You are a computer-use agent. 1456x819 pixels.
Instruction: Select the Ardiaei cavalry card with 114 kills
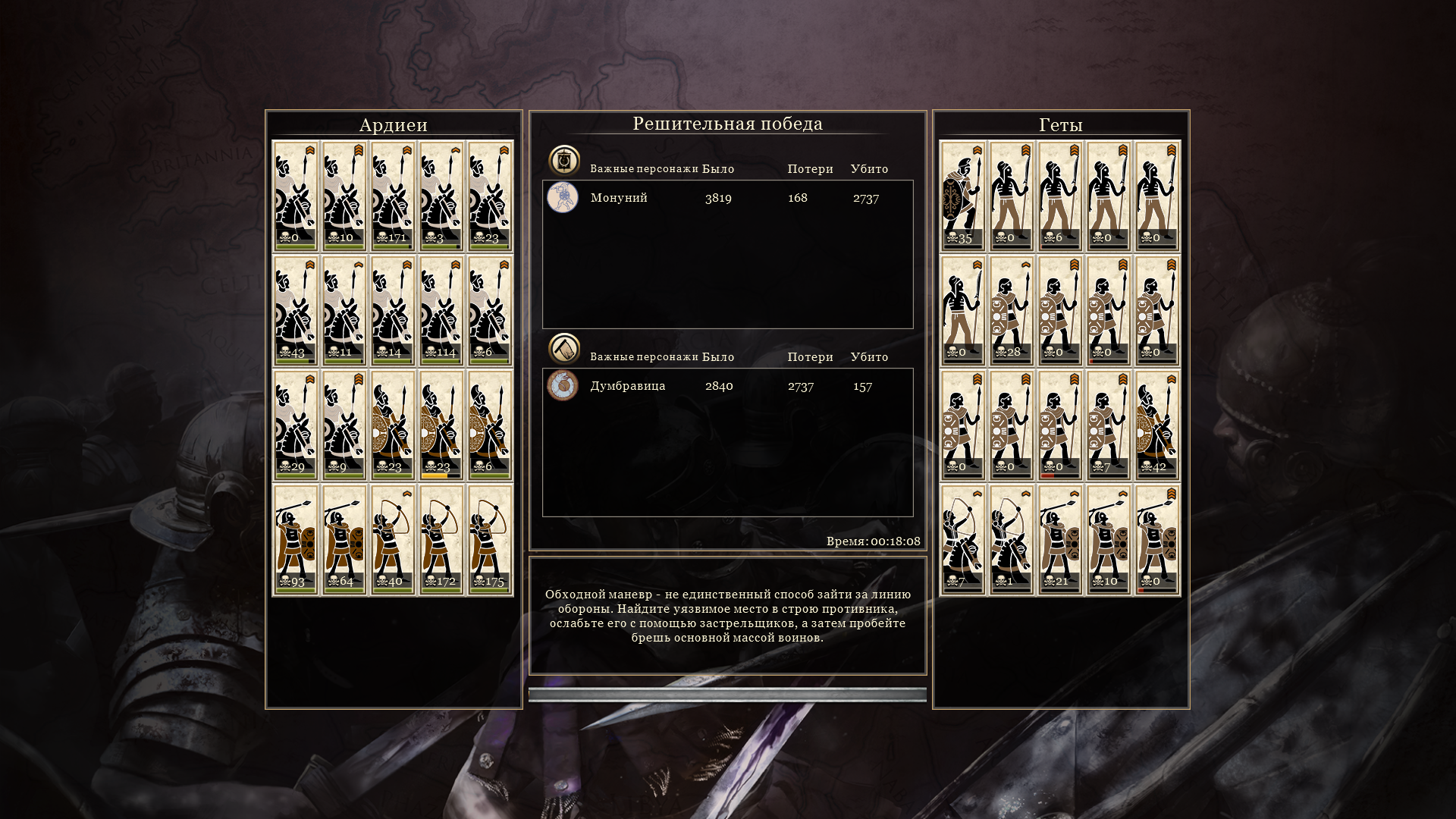(x=441, y=310)
